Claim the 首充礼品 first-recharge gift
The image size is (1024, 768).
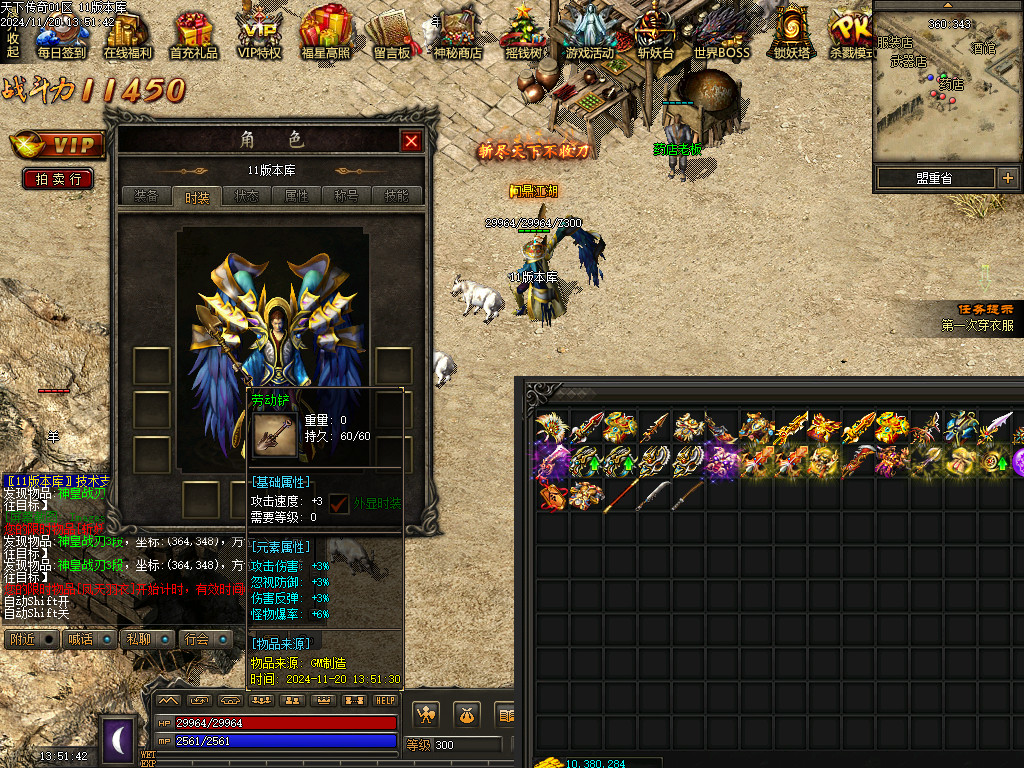click(193, 36)
